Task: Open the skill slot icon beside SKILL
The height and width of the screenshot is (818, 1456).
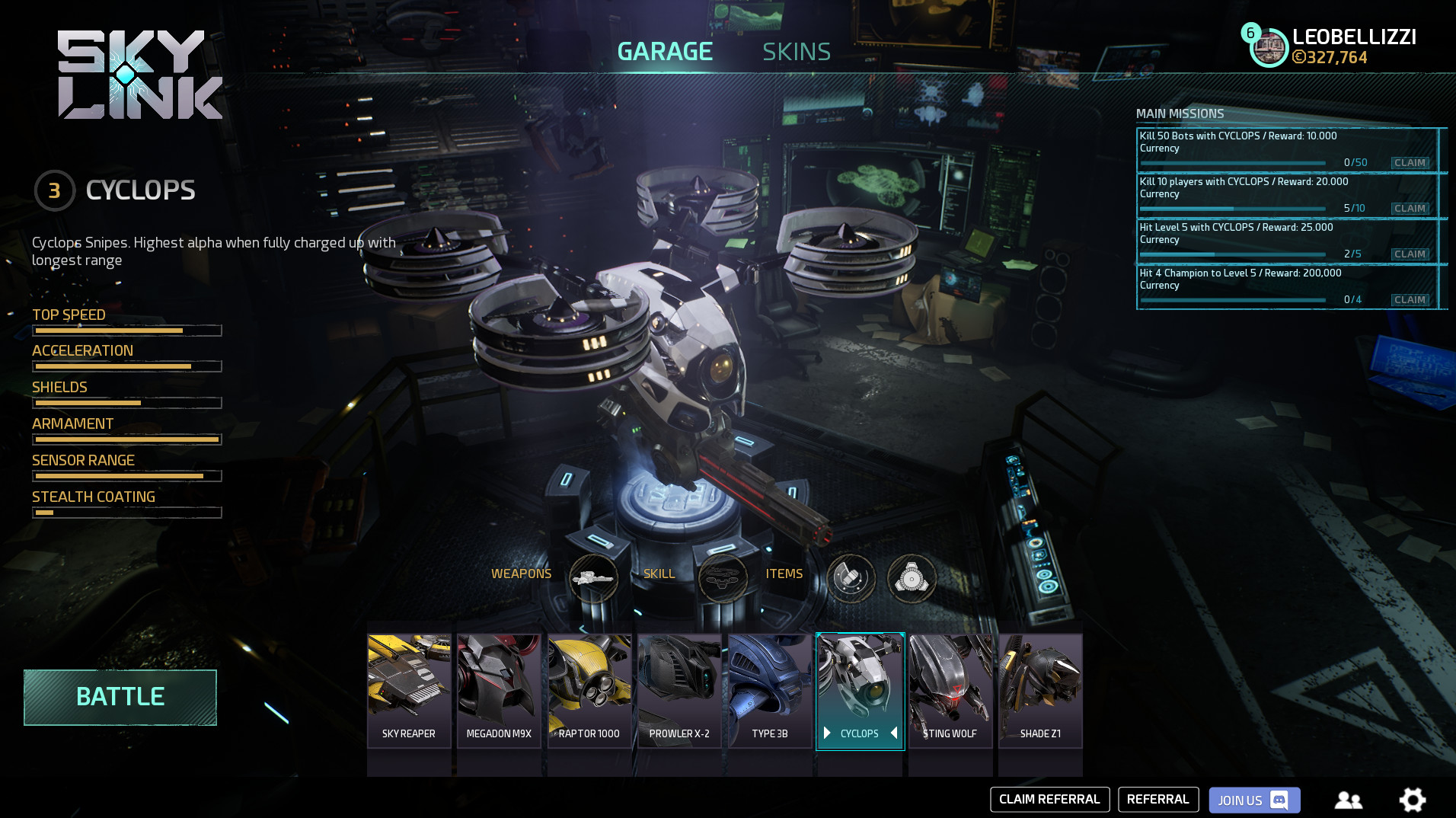Action: pos(723,578)
